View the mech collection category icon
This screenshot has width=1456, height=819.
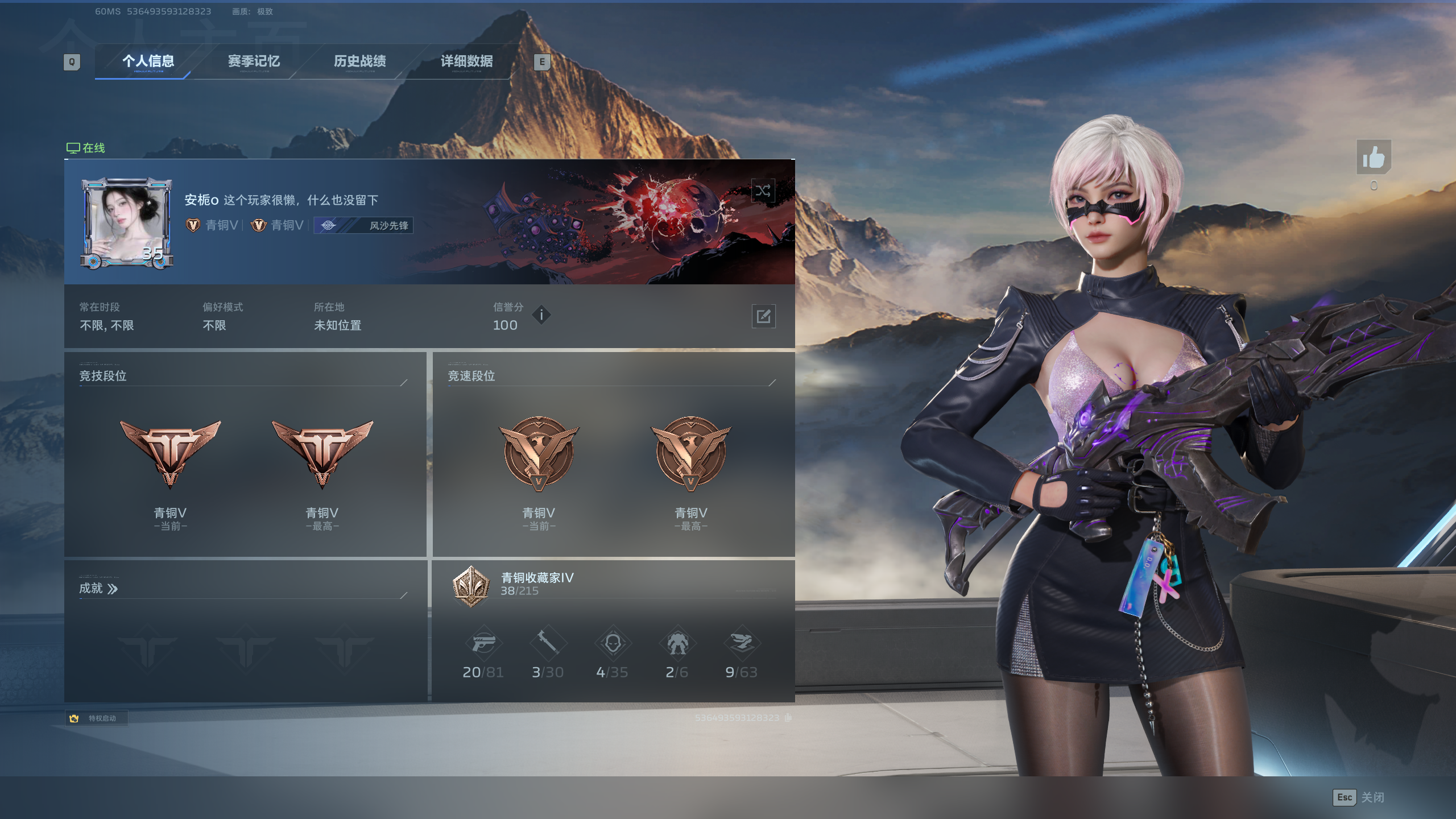coord(677,644)
